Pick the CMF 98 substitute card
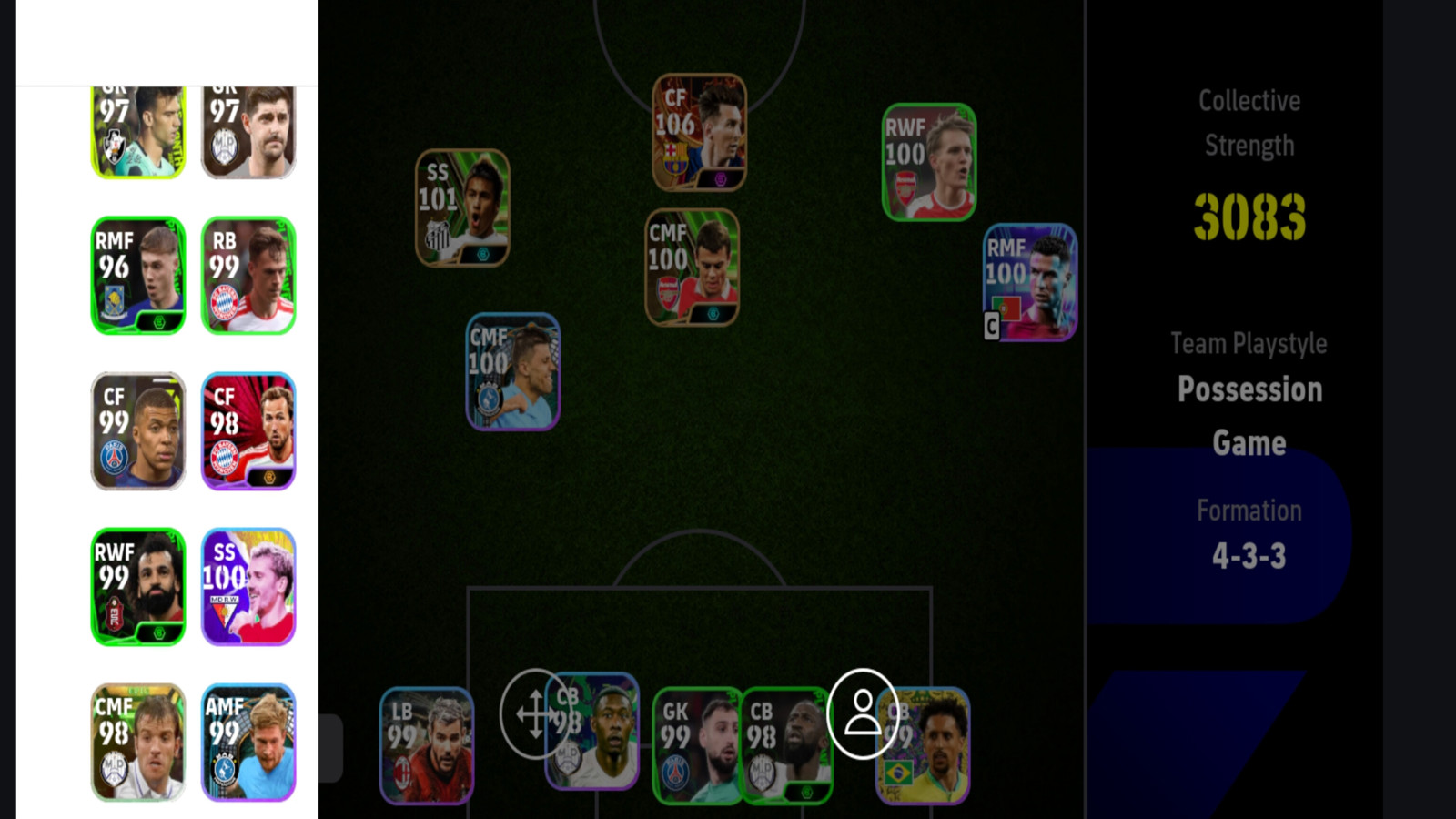 (x=138, y=743)
